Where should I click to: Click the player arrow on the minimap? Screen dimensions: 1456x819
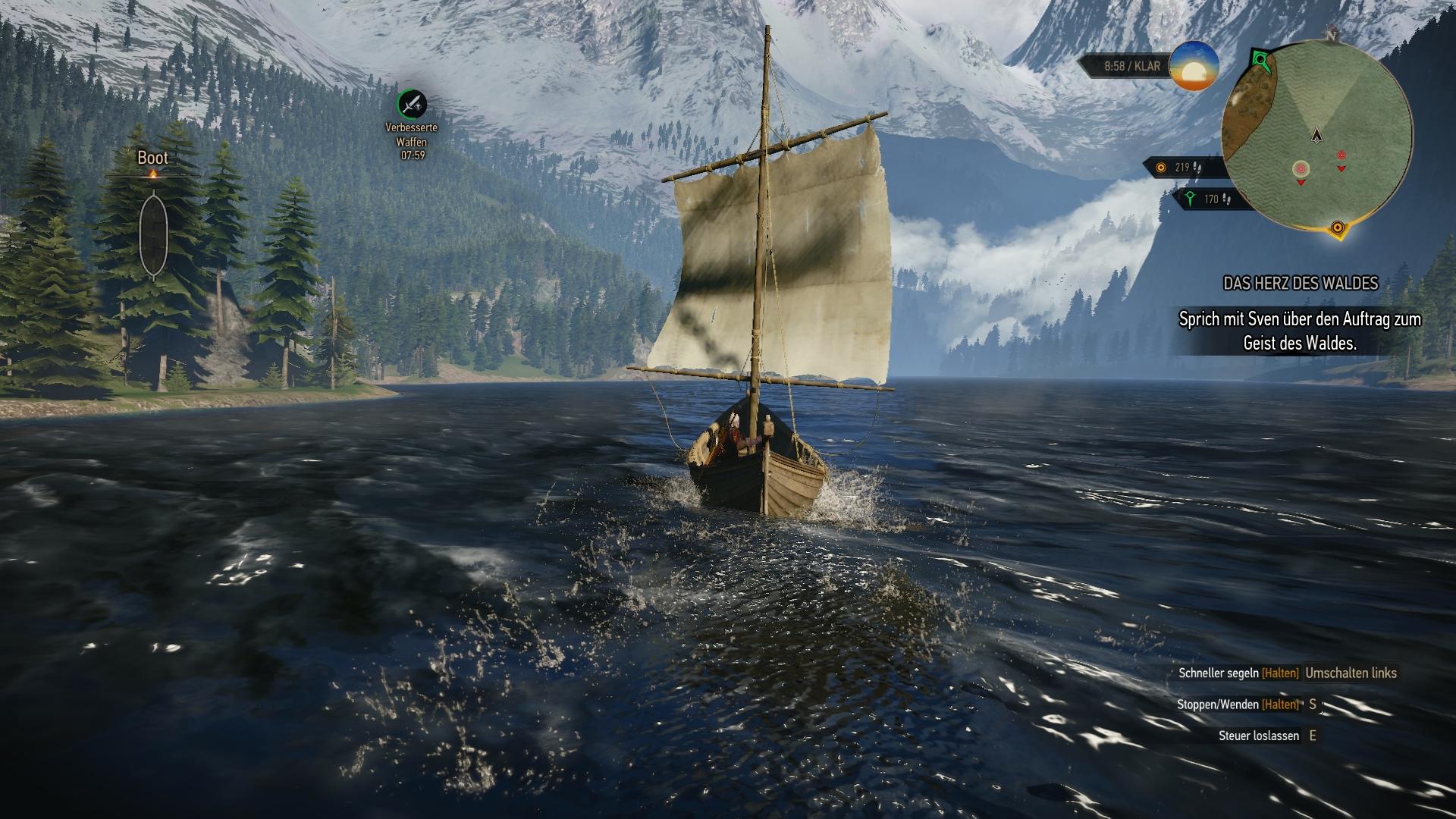1318,135
